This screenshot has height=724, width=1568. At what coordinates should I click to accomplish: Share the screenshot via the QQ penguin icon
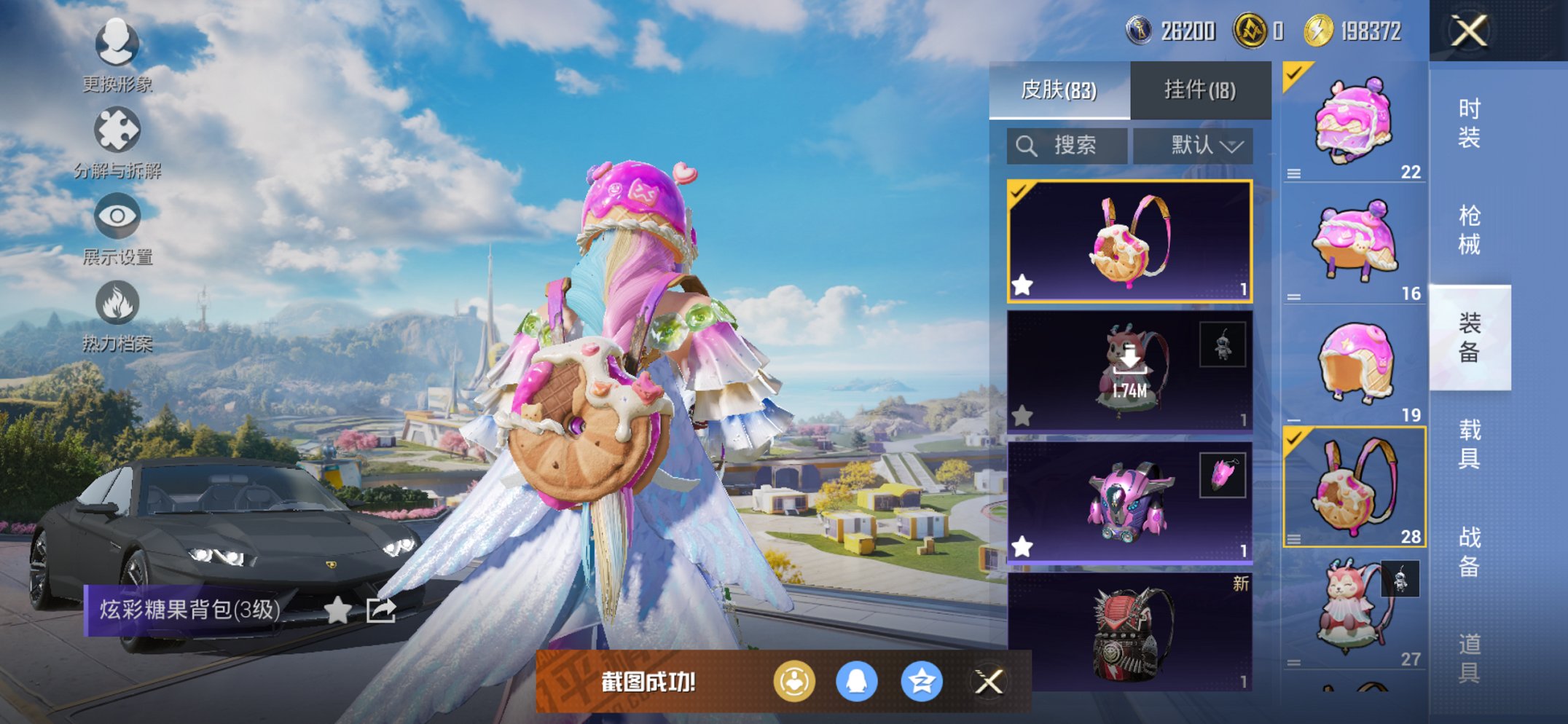click(856, 682)
